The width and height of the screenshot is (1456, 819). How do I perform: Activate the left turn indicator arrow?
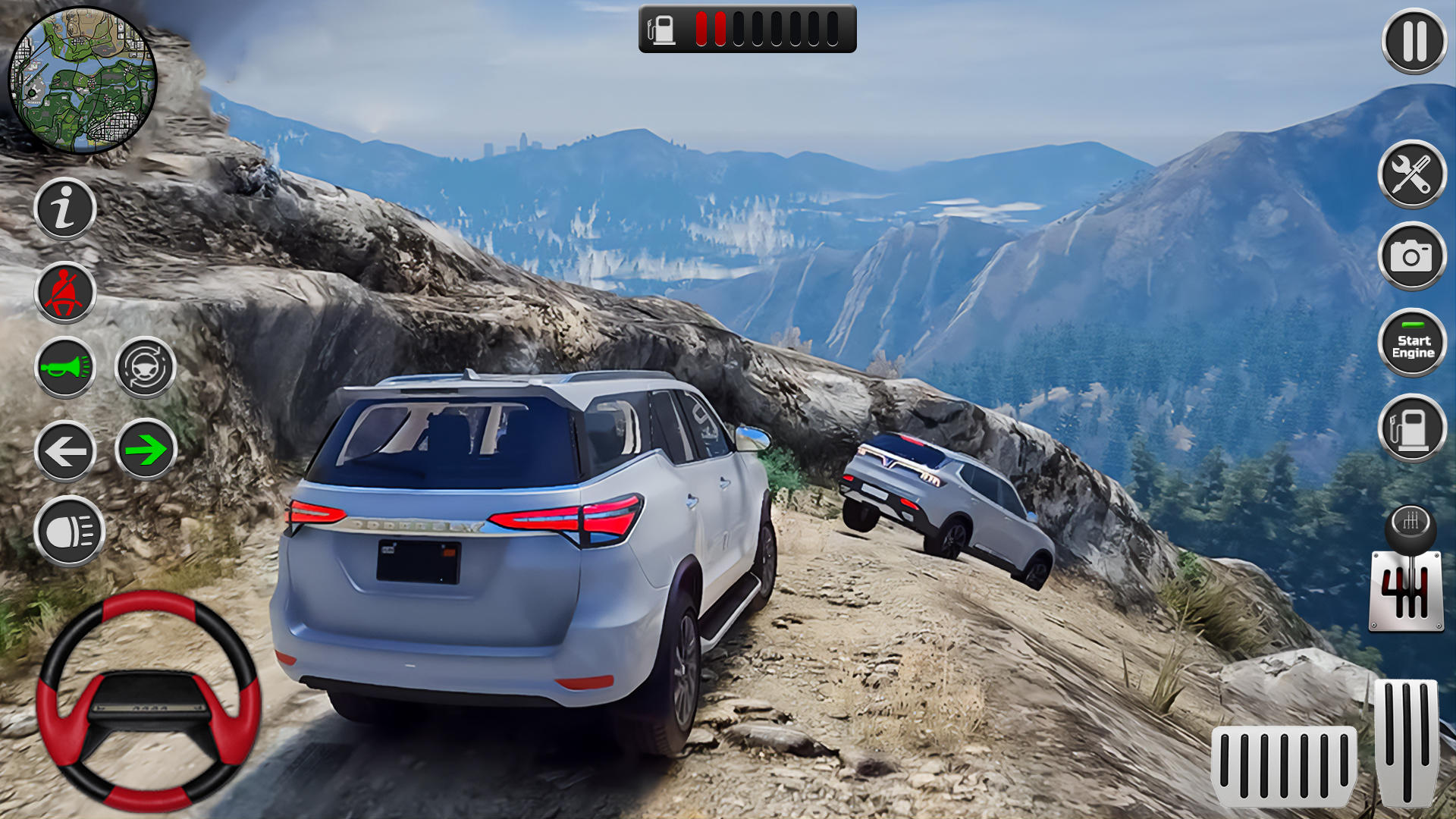click(65, 452)
